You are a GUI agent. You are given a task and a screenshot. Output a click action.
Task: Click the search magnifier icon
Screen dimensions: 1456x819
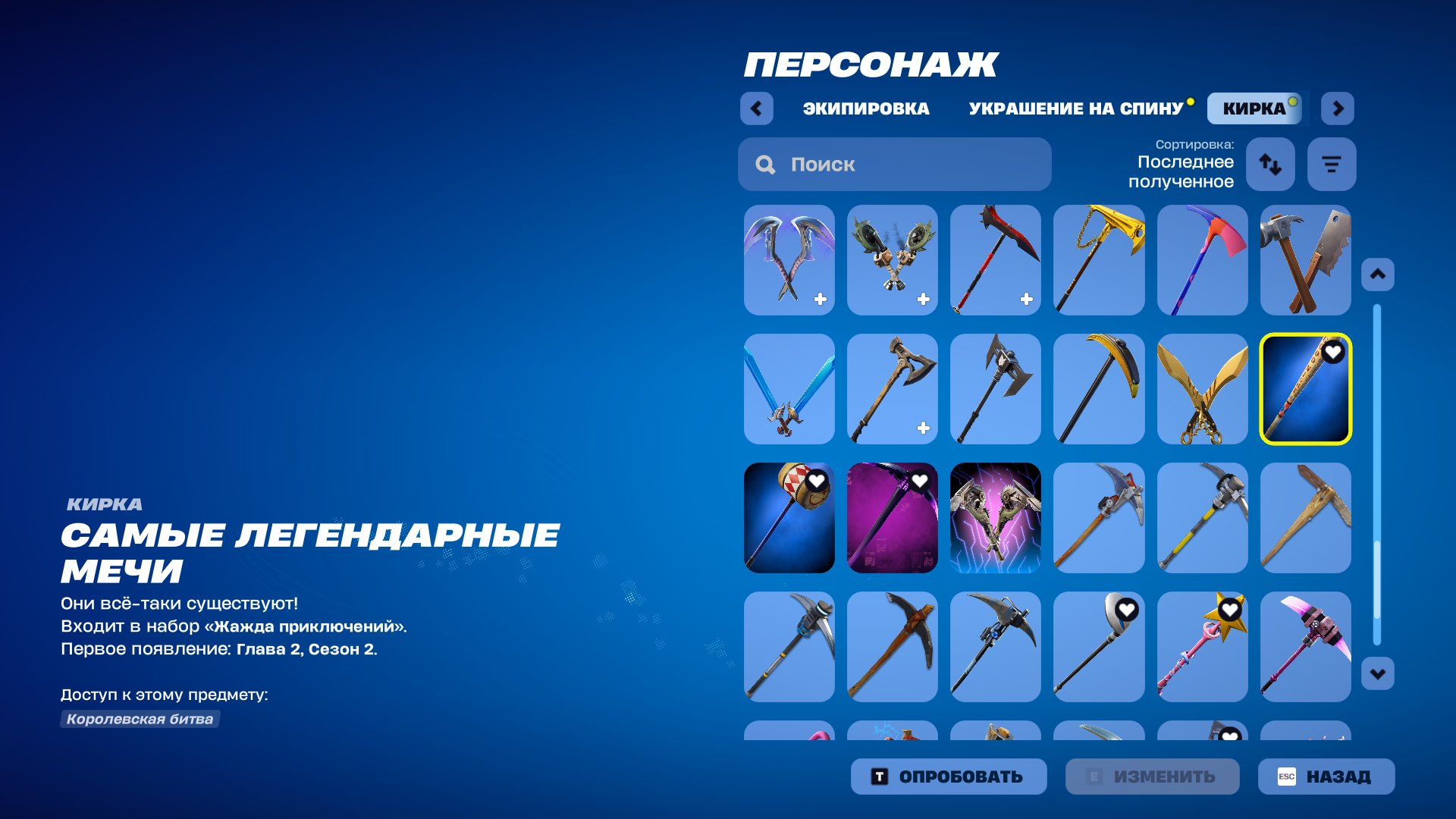[x=764, y=165]
